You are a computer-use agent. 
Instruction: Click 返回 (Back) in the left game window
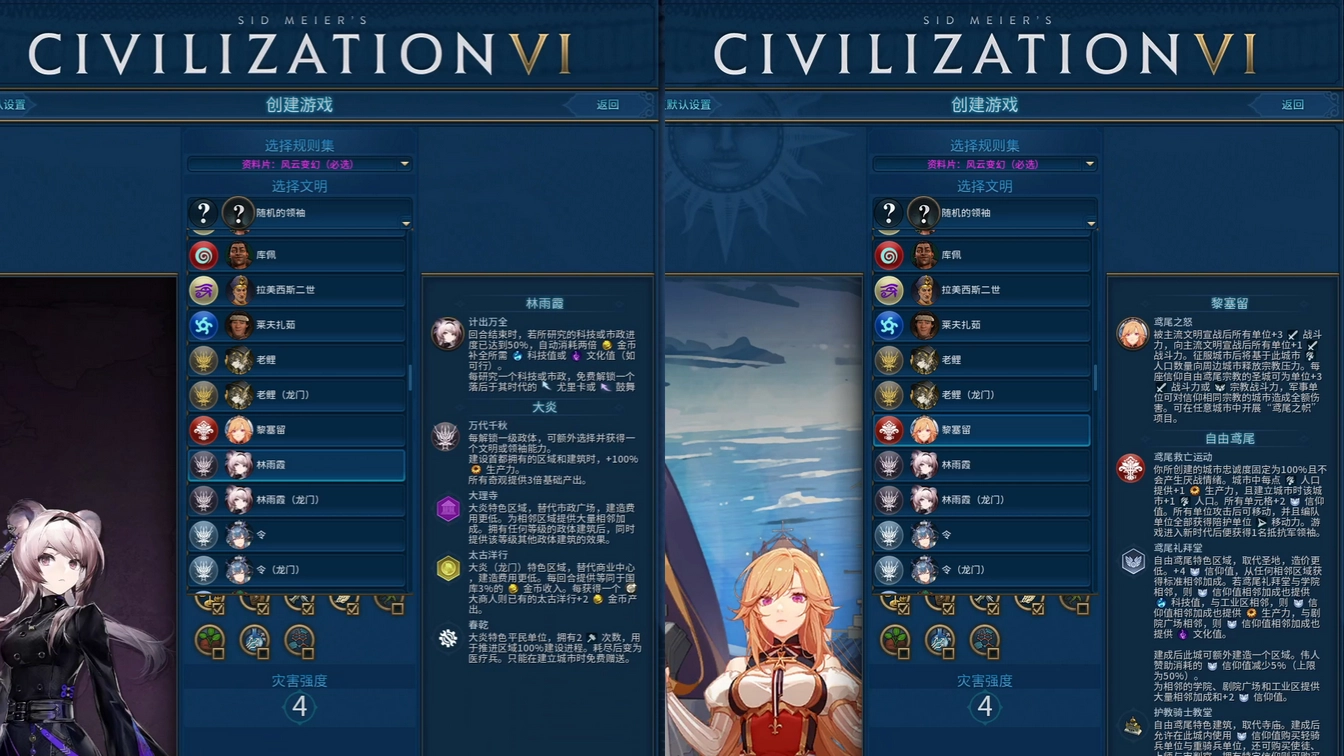click(607, 105)
